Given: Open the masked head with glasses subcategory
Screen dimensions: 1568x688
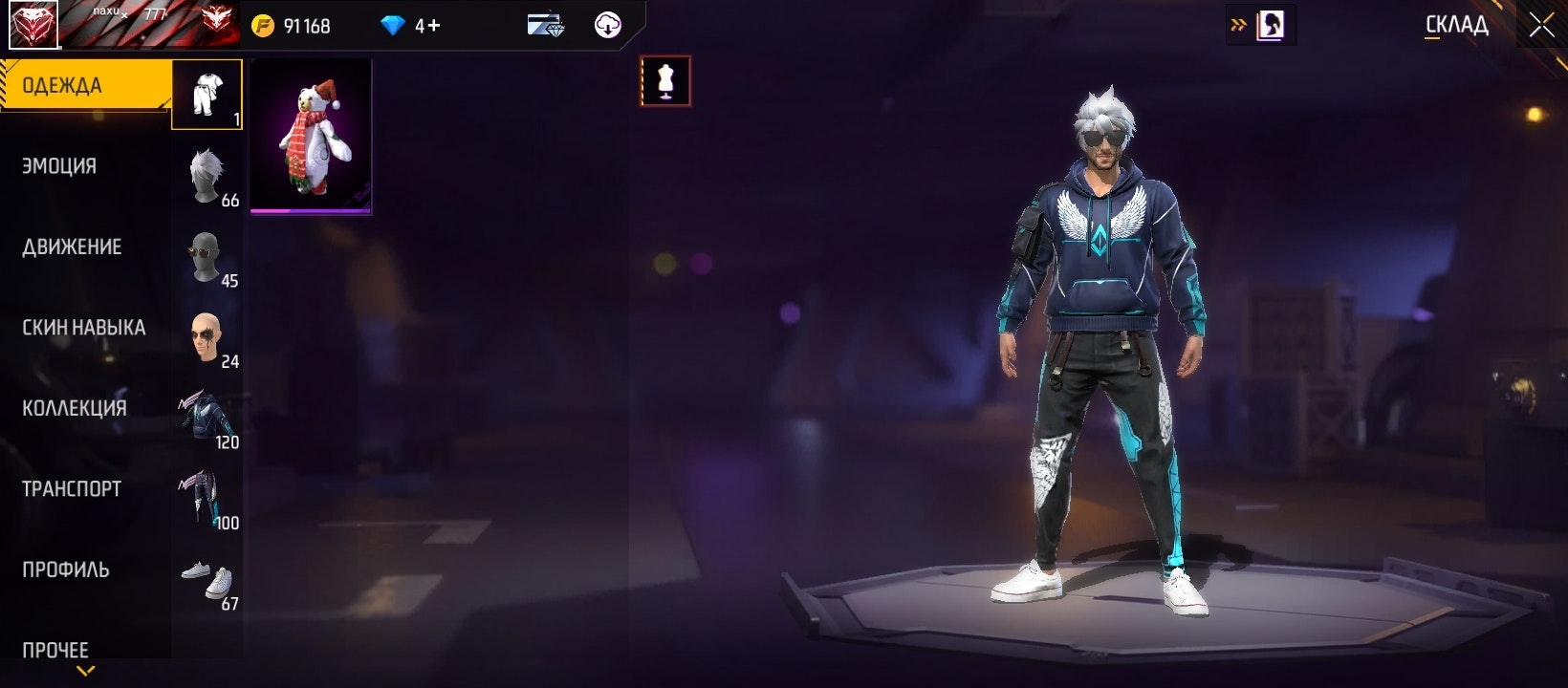Looking at the screenshot, I should [x=207, y=257].
